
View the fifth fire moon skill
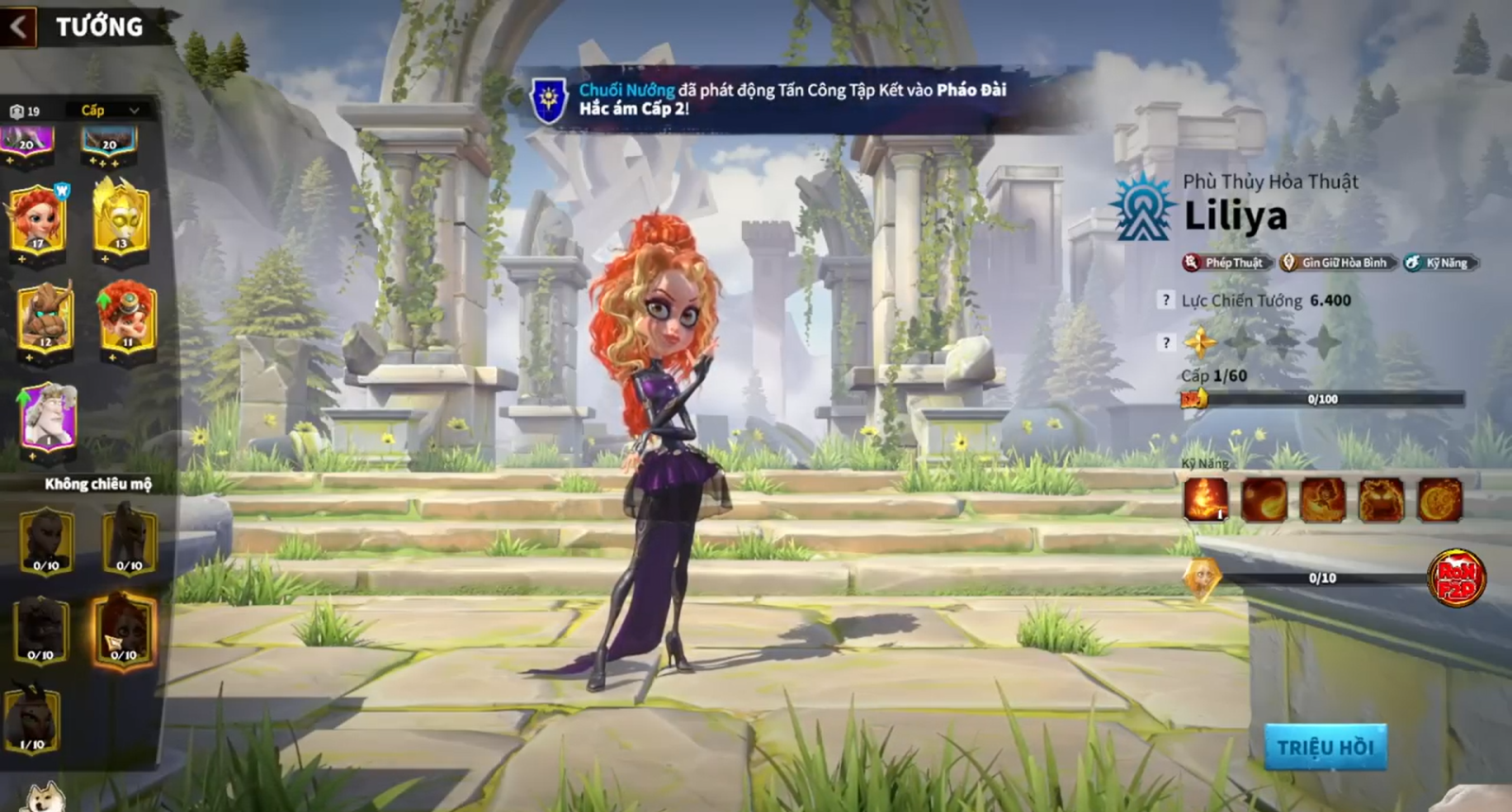pyautogui.click(x=1439, y=498)
